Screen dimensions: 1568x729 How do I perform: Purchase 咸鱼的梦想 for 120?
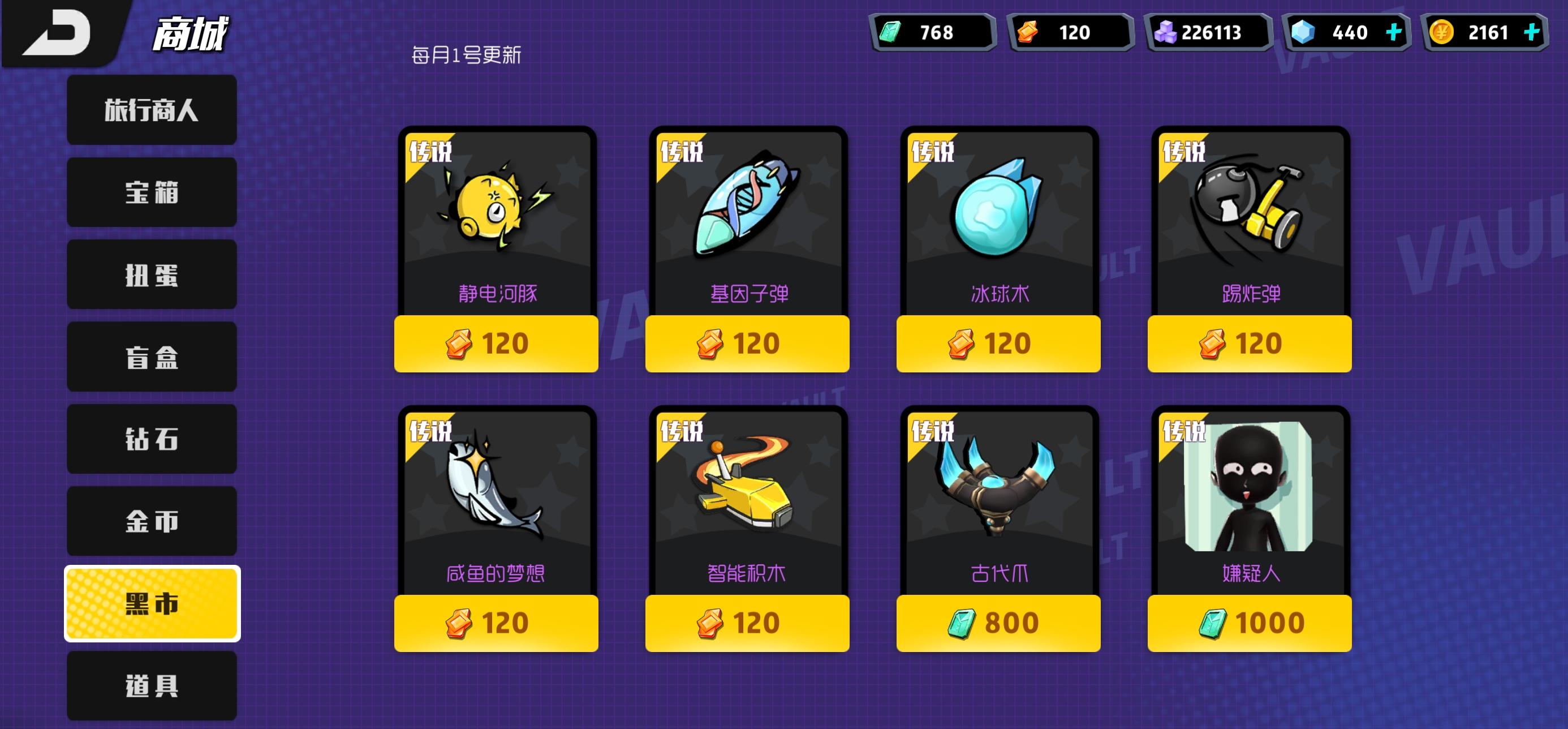point(494,622)
